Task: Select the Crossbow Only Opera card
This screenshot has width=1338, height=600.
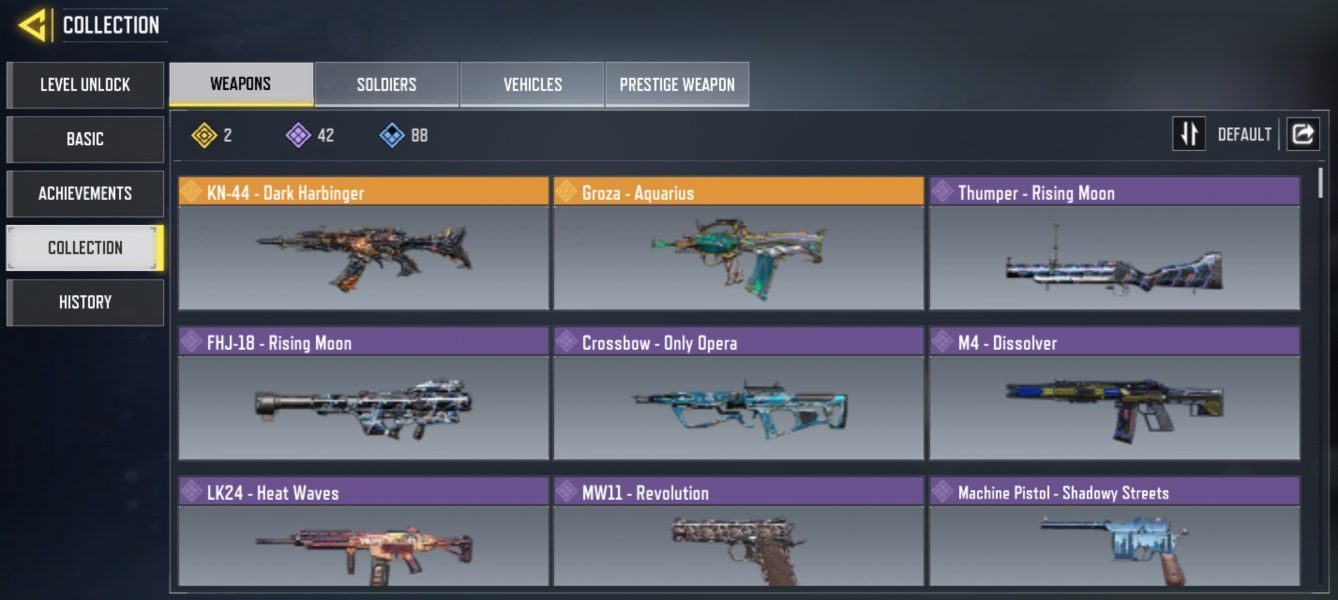Action: [x=738, y=394]
